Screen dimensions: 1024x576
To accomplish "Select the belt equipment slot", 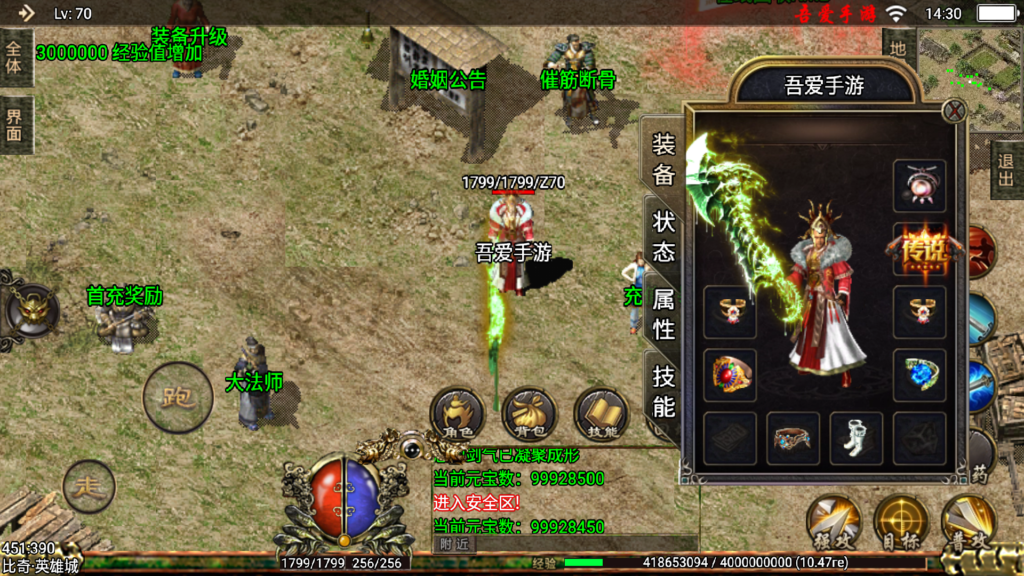I will [x=793, y=438].
